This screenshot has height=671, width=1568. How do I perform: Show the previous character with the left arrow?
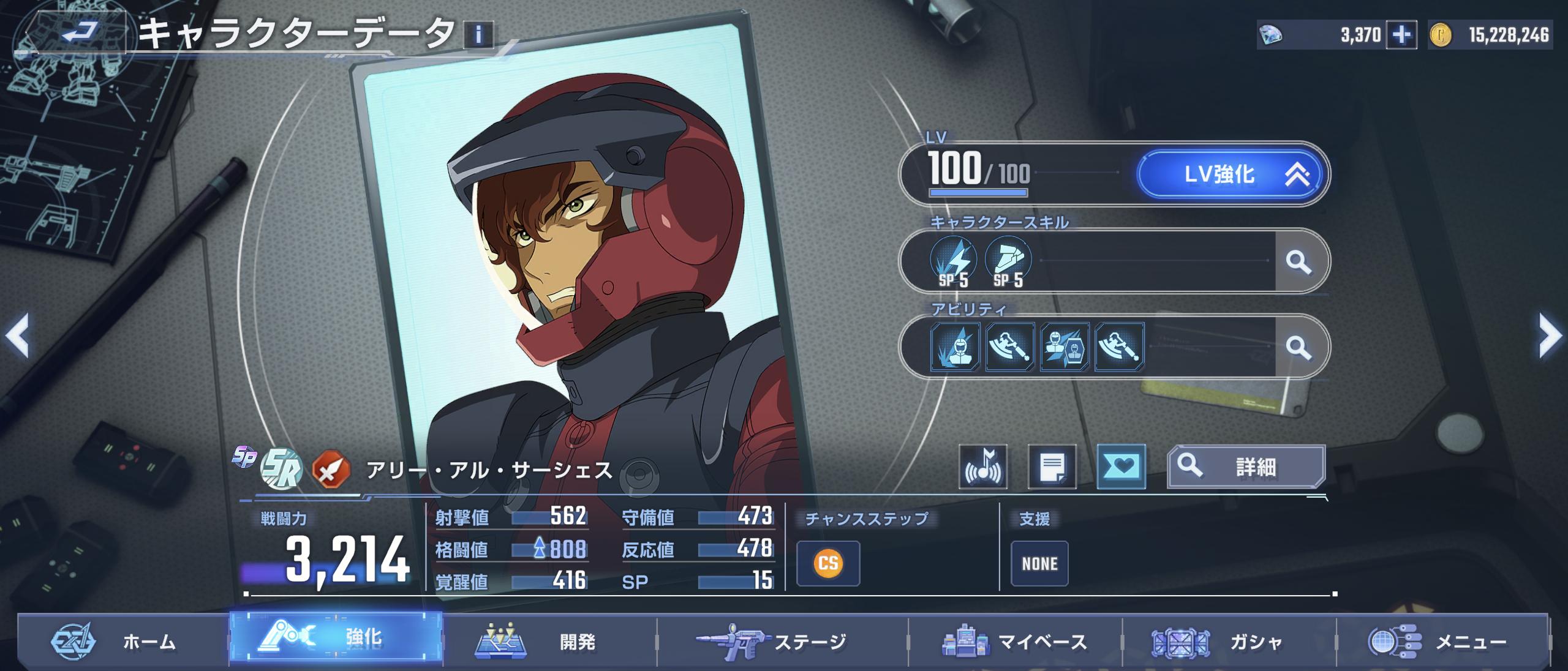coord(17,335)
